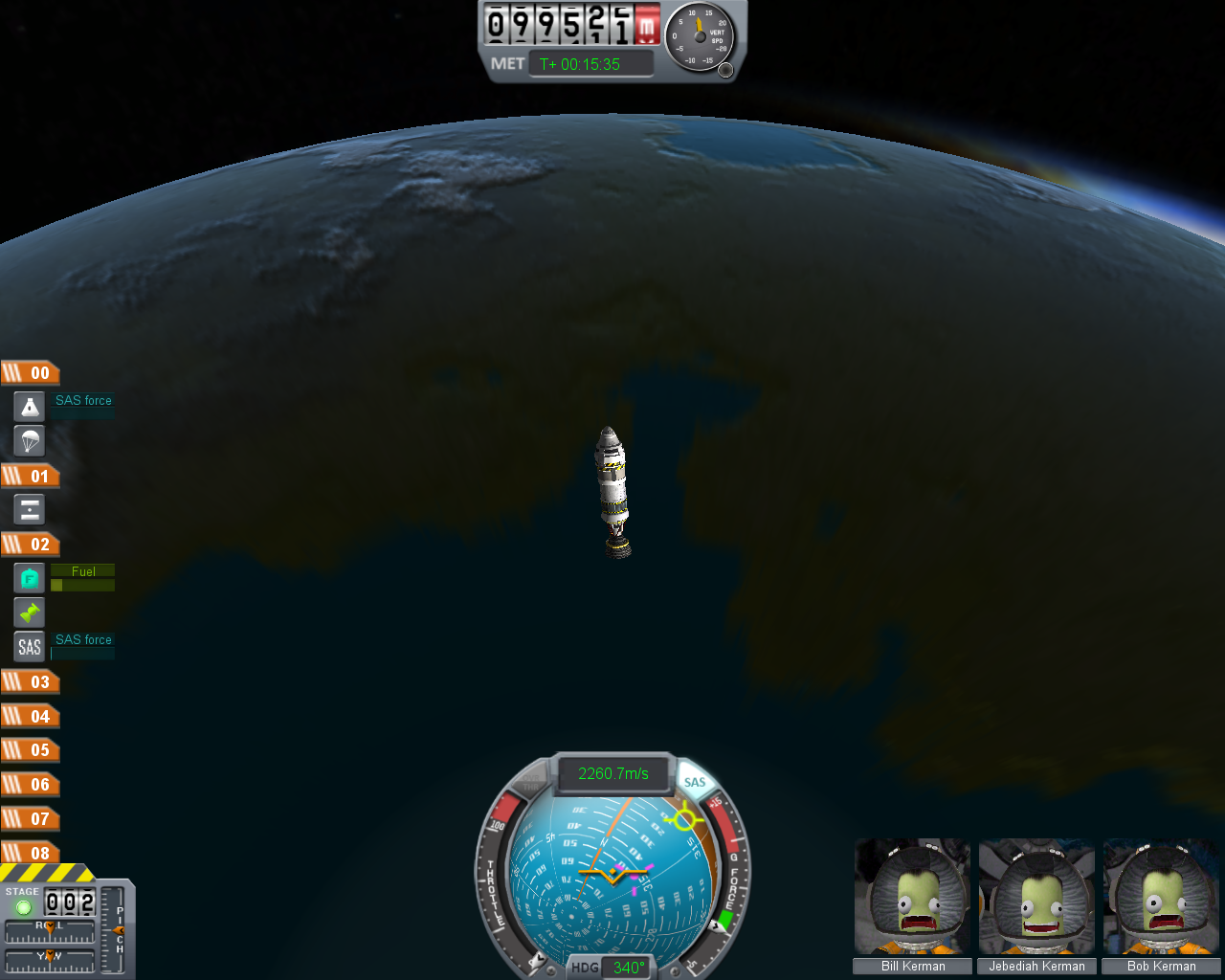This screenshot has height=980, width=1225.
Task: Click Bob Kerman's crew portrait
Action: click(x=1161, y=898)
